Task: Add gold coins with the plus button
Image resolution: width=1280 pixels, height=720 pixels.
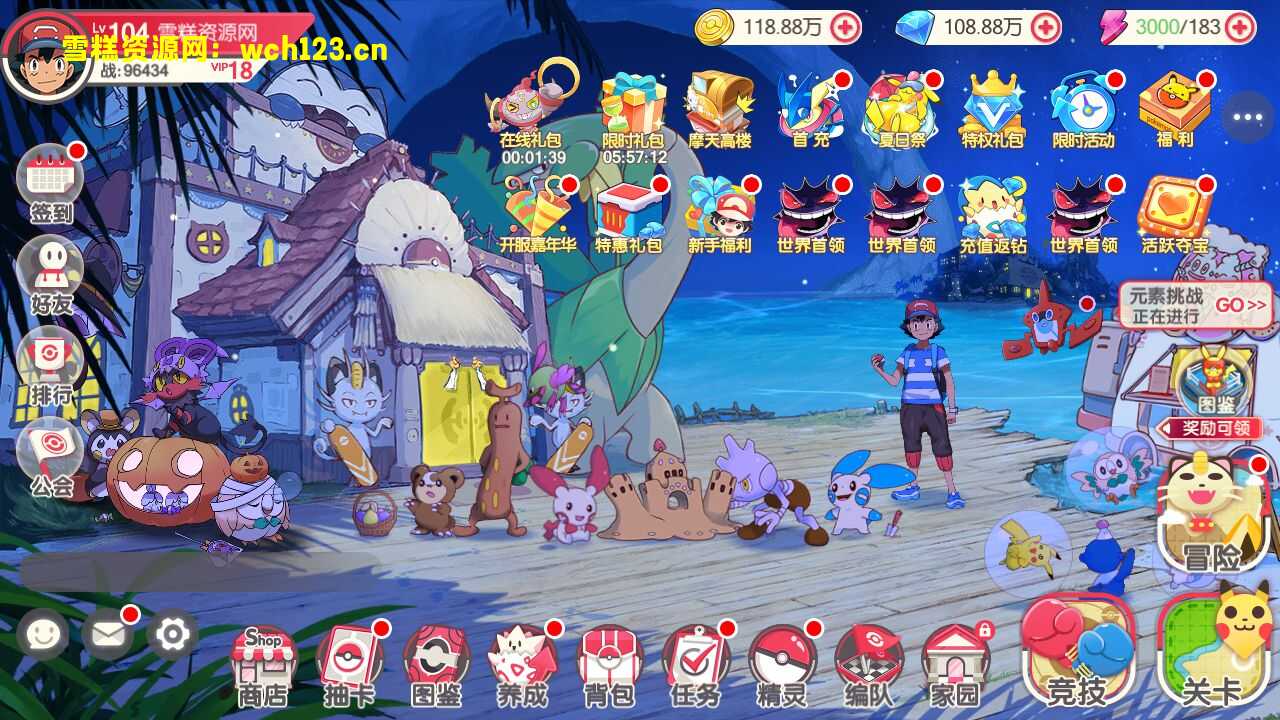Action: (845, 27)
